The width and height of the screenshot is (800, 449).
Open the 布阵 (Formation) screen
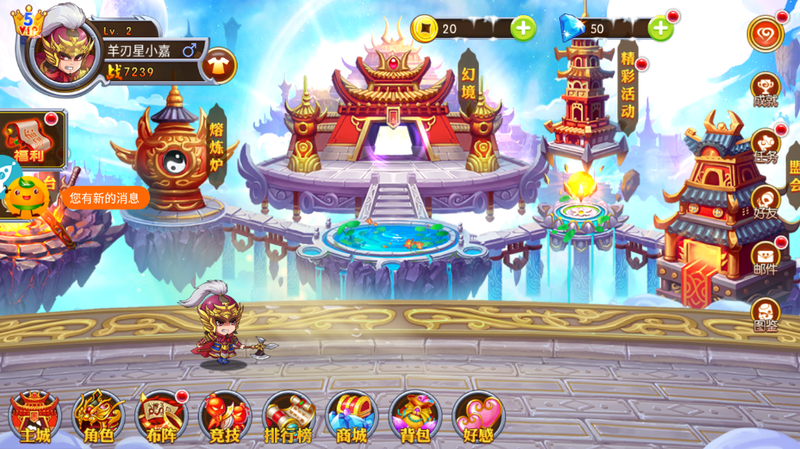[x=161, y=415]
